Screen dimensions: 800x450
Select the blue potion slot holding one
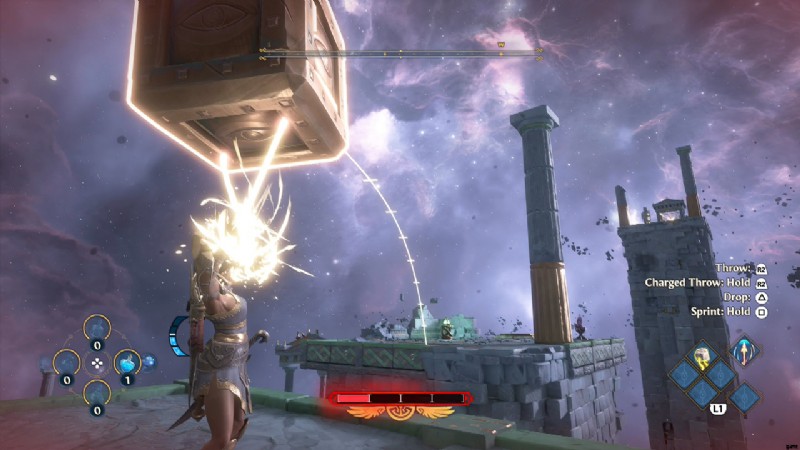127,362
